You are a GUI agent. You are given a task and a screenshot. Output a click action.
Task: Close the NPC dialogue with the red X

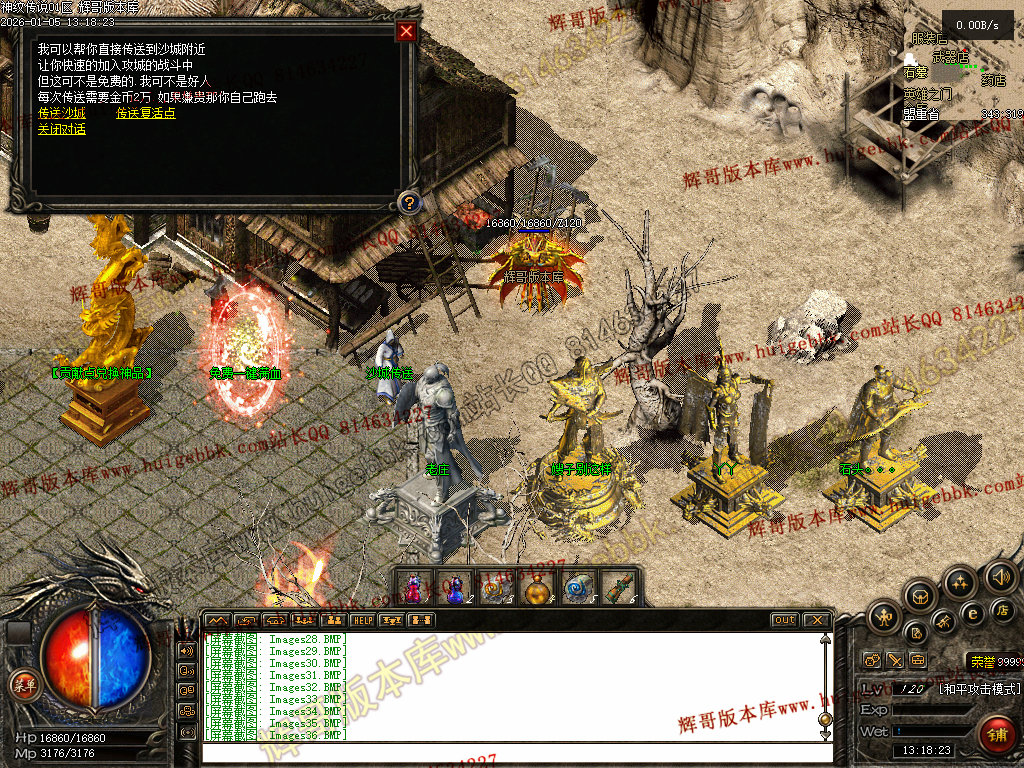tap(406, 31)
